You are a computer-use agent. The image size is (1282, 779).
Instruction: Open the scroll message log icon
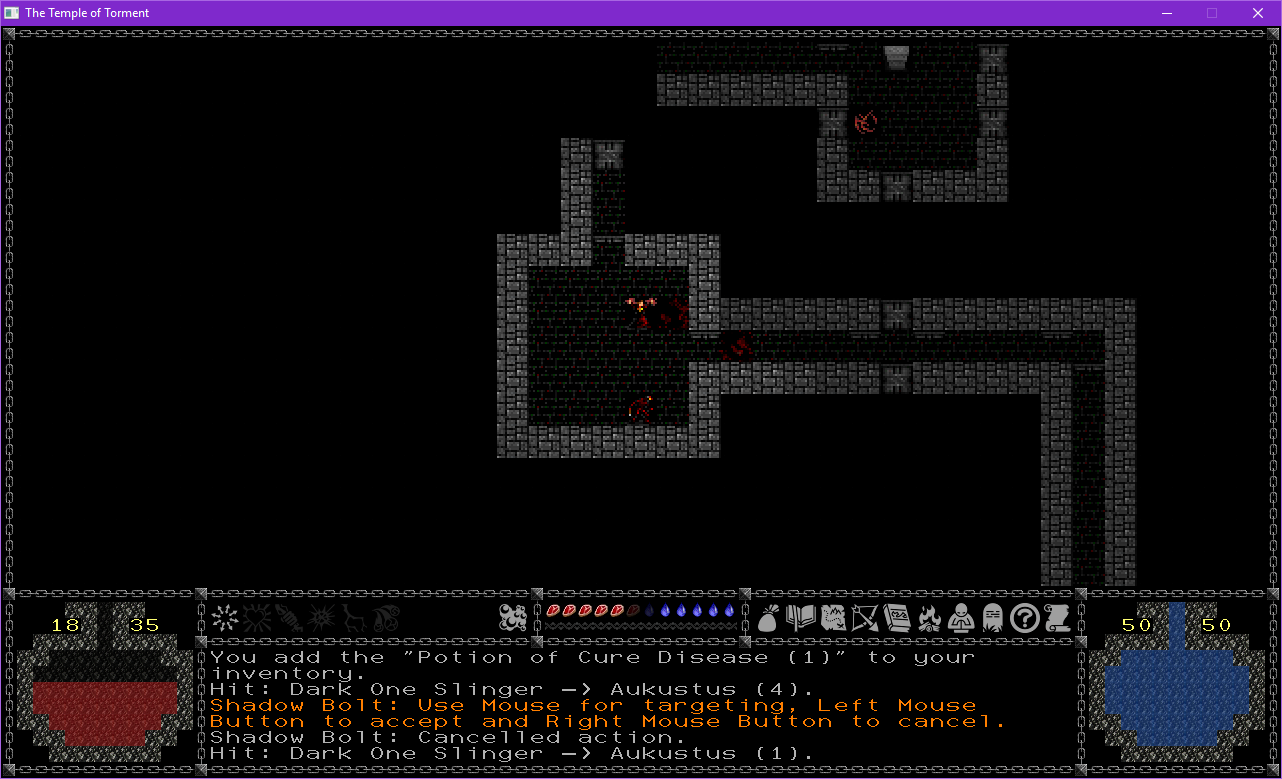[x=1056, y=619]
